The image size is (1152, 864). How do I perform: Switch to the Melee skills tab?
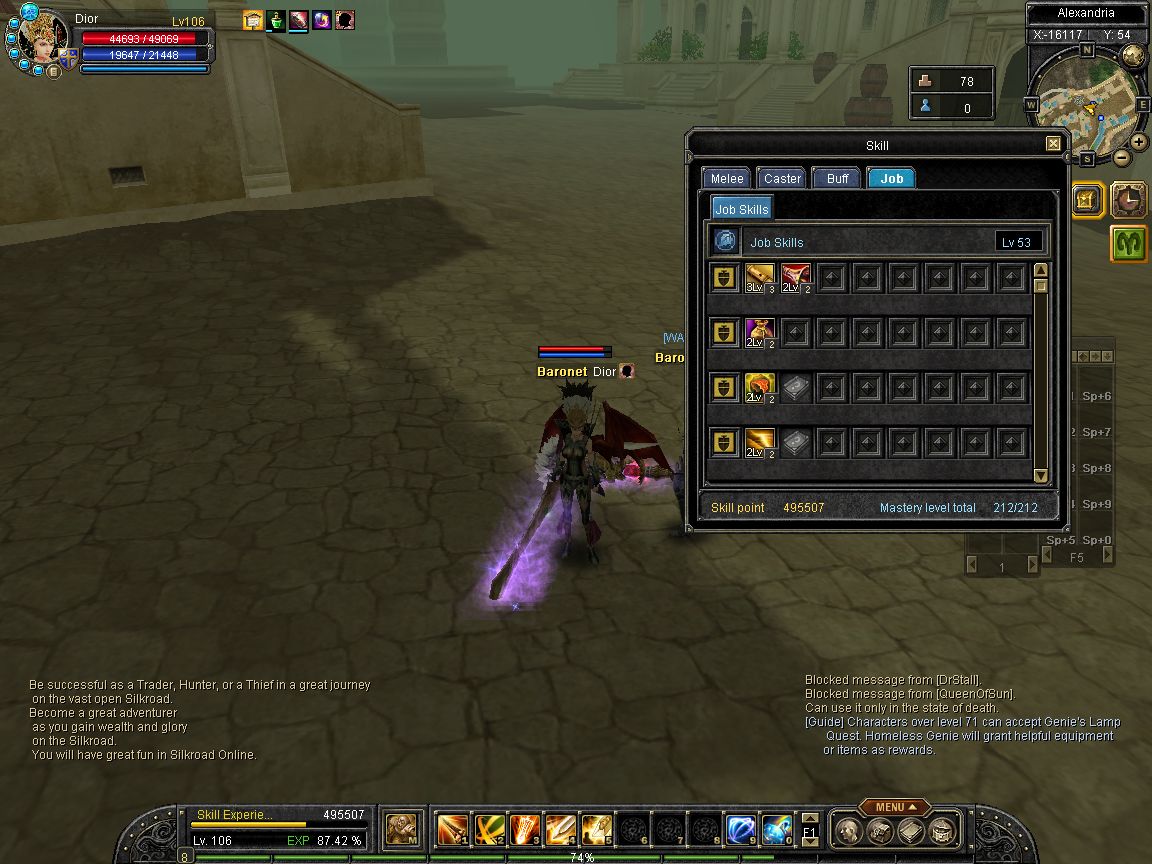(727, 178)
